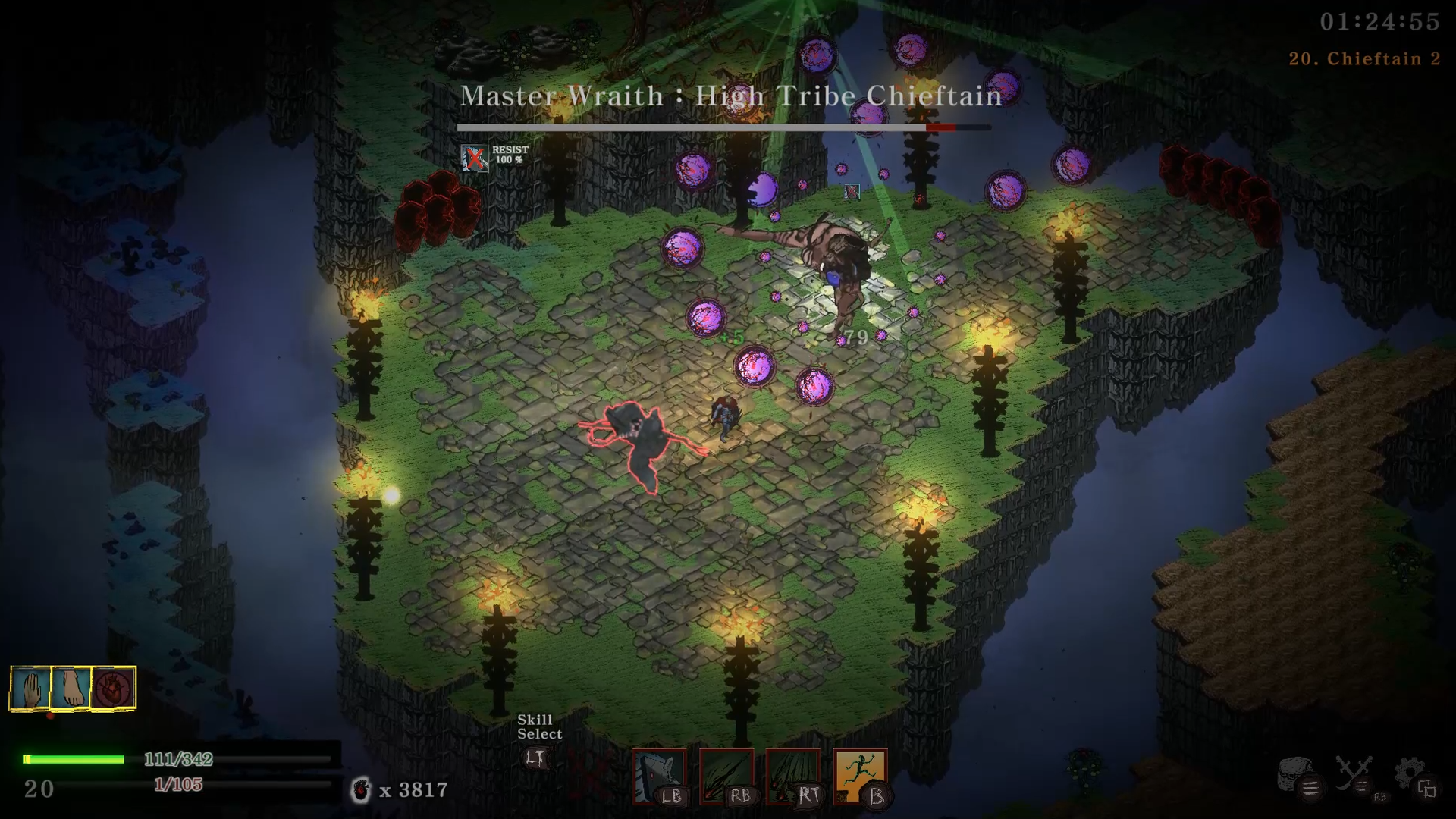This screenshot has height=819, width=1456.
Task: Select the heart body part slot
Action: tap(114, 688)
